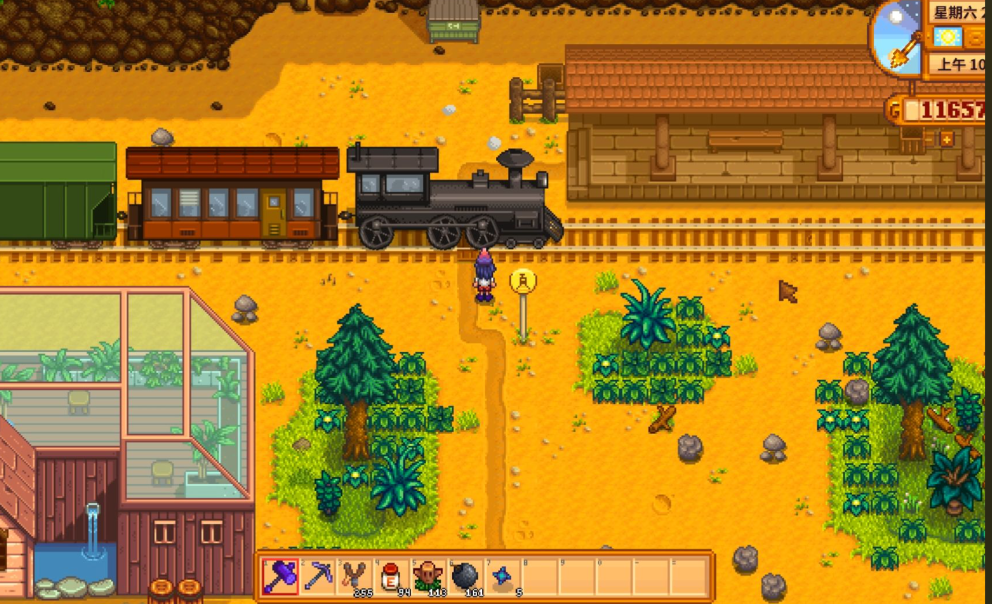Select the pickaxe hotbar slot

point(318,576)
